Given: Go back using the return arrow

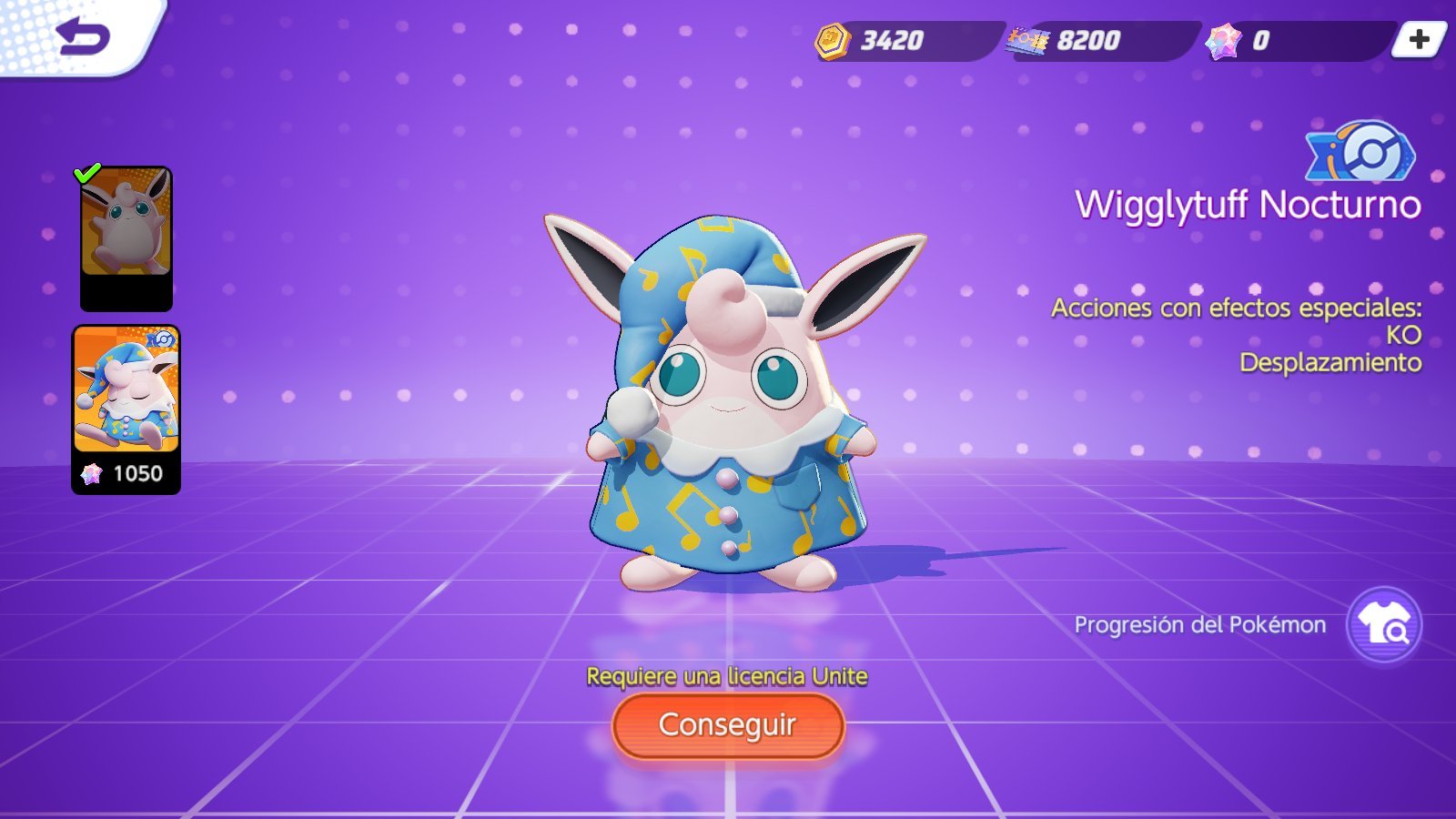Looking at the screenshot, I should 82,36.
